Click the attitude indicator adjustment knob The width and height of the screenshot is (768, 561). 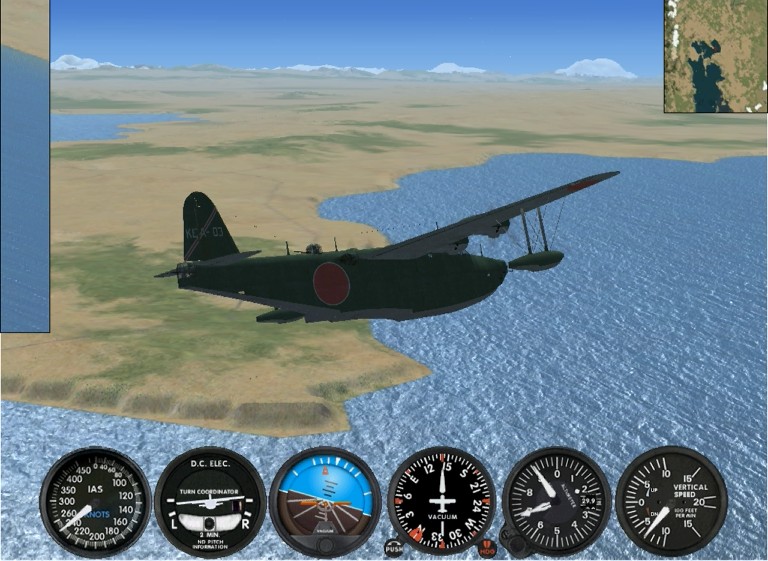tap(325, 547)
